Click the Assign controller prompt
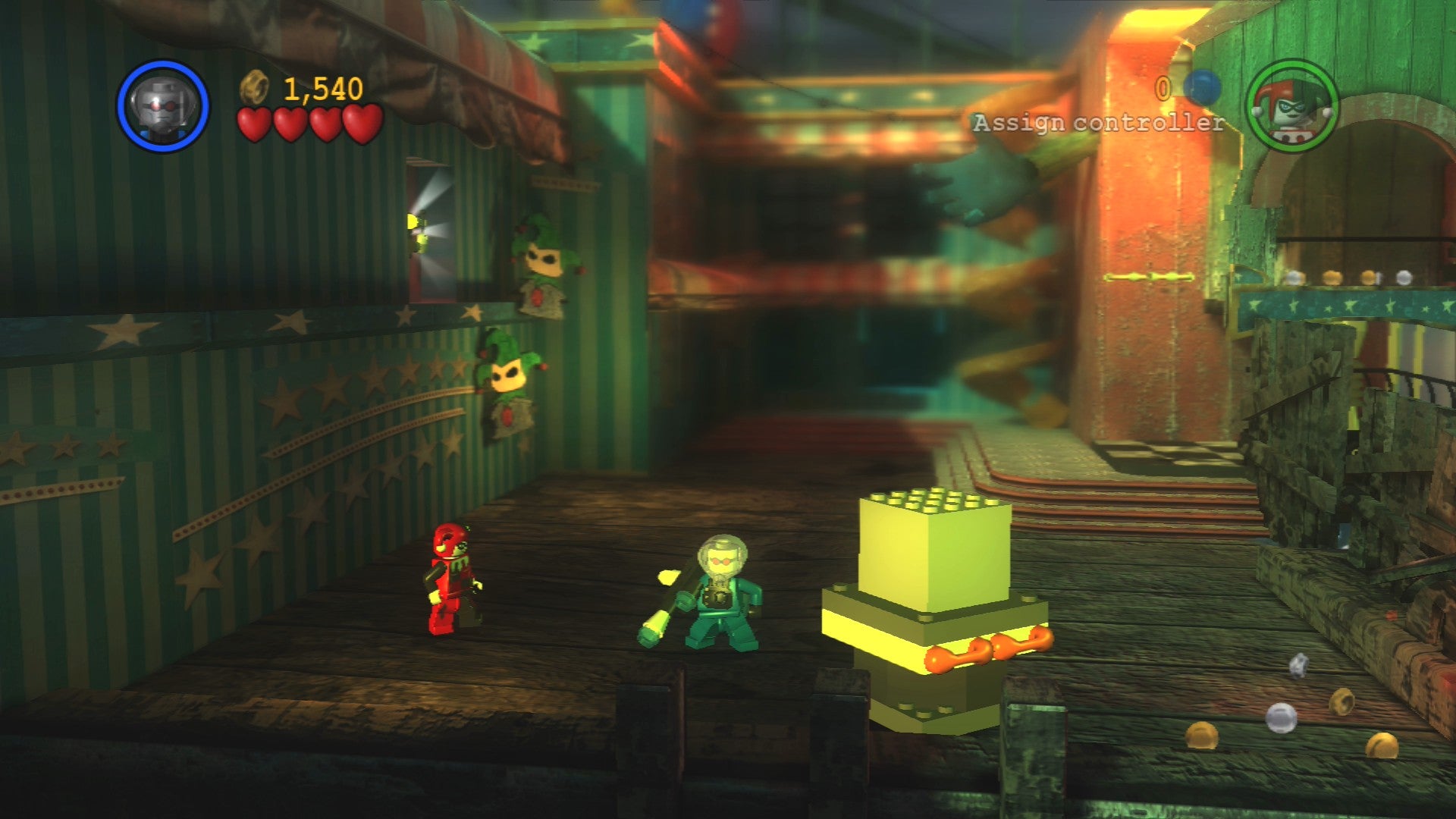The width and height of the screenshot is (1456, 819). tap(1098, 123)
